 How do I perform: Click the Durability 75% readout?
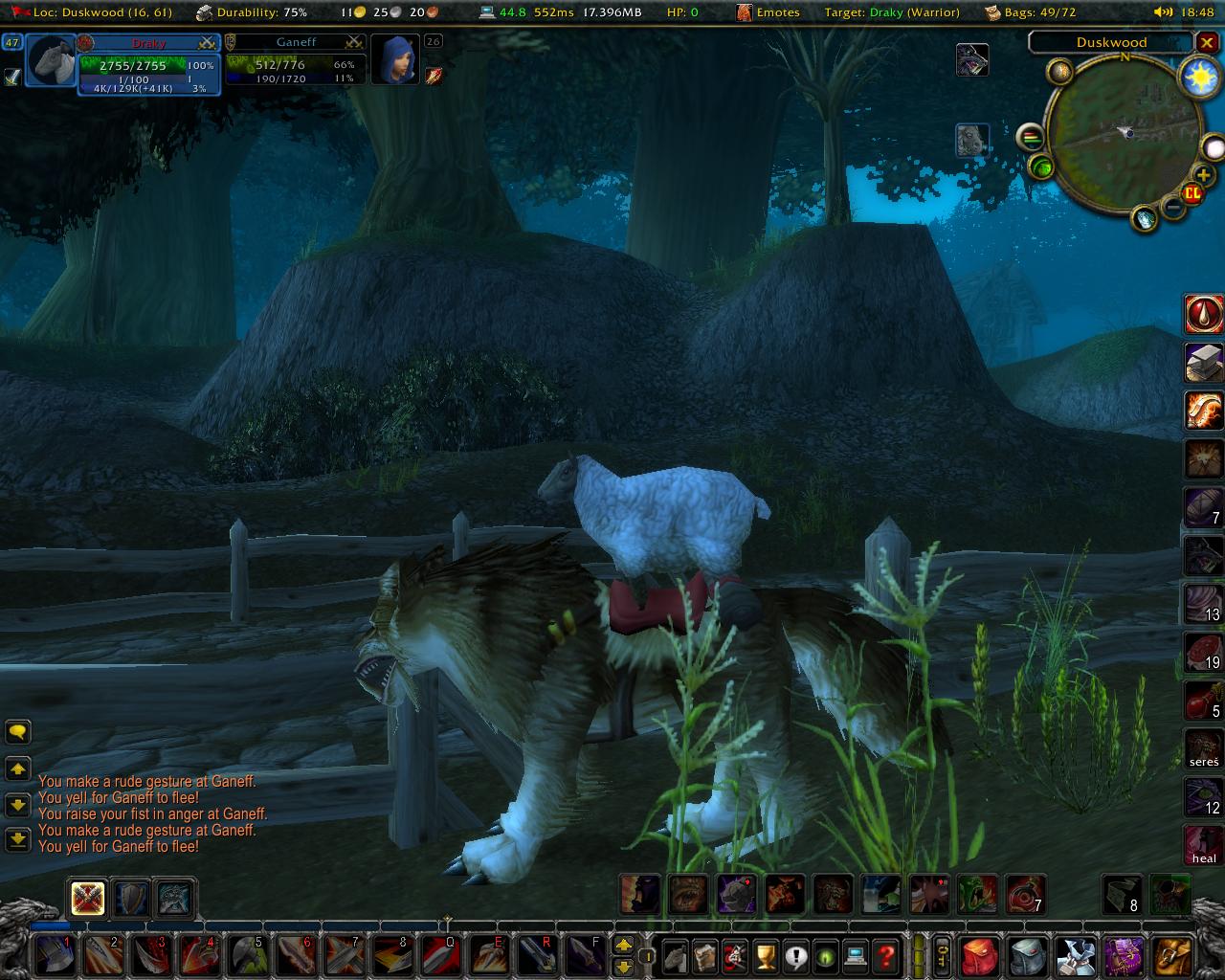(252, 12)
